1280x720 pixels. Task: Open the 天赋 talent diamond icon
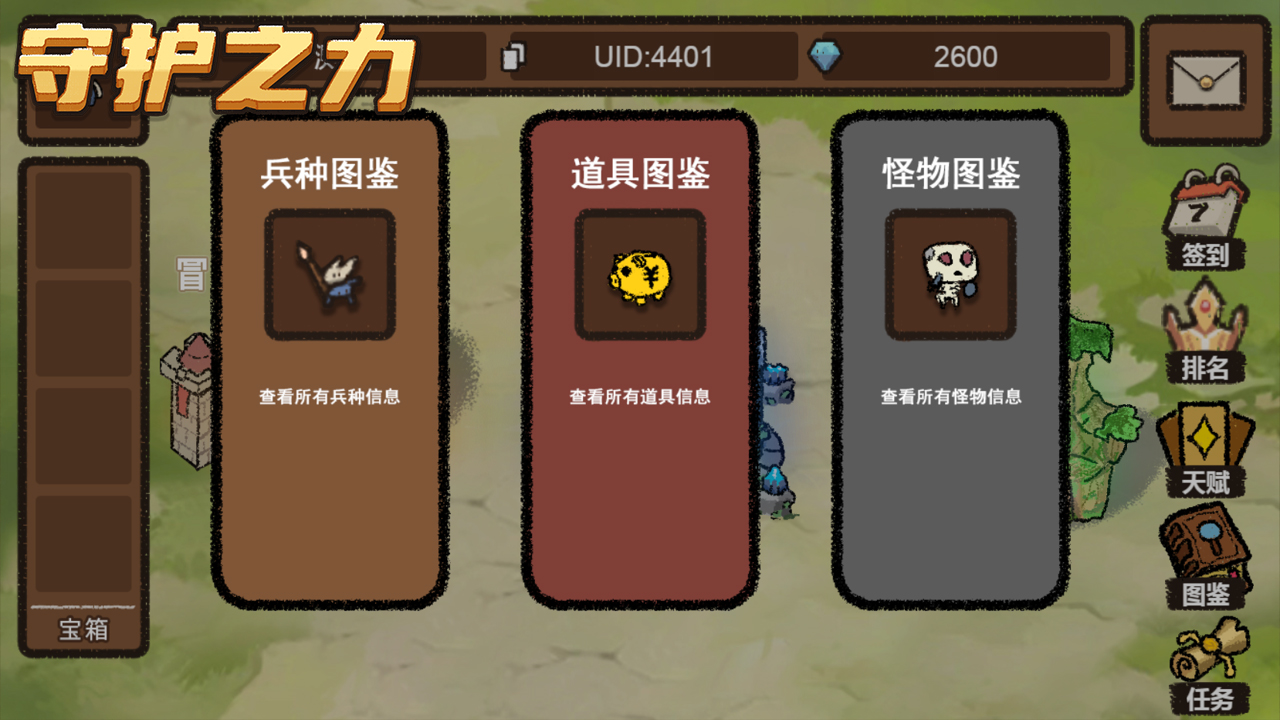(x=1205, y=440)
